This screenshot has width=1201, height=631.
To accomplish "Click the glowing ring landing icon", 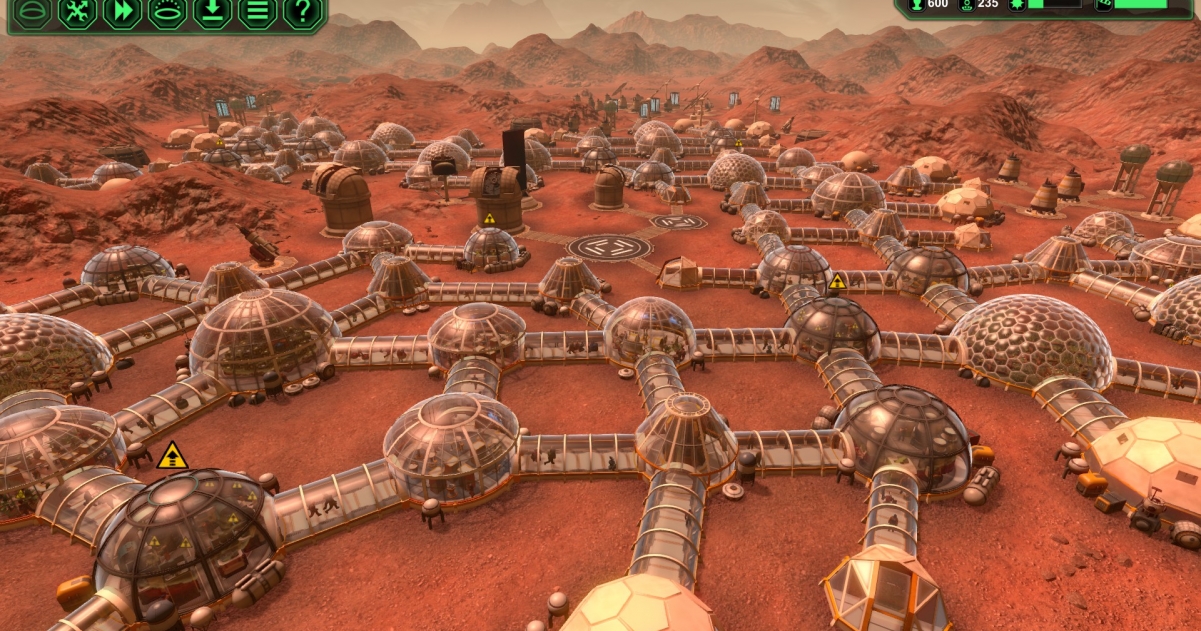I will point(167,13).
